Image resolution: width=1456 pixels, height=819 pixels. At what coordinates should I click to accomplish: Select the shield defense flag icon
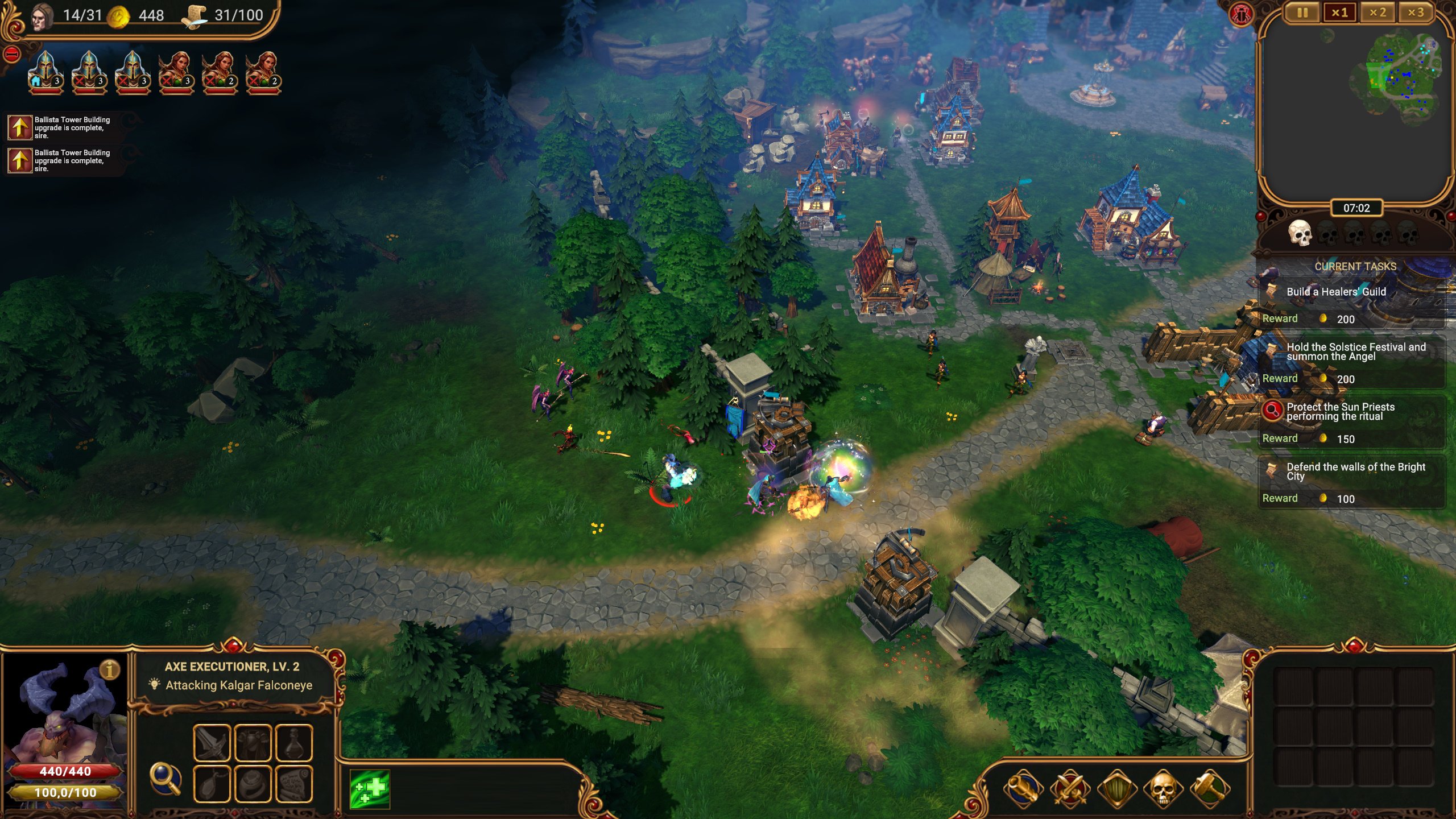(x=1116, y=789)
